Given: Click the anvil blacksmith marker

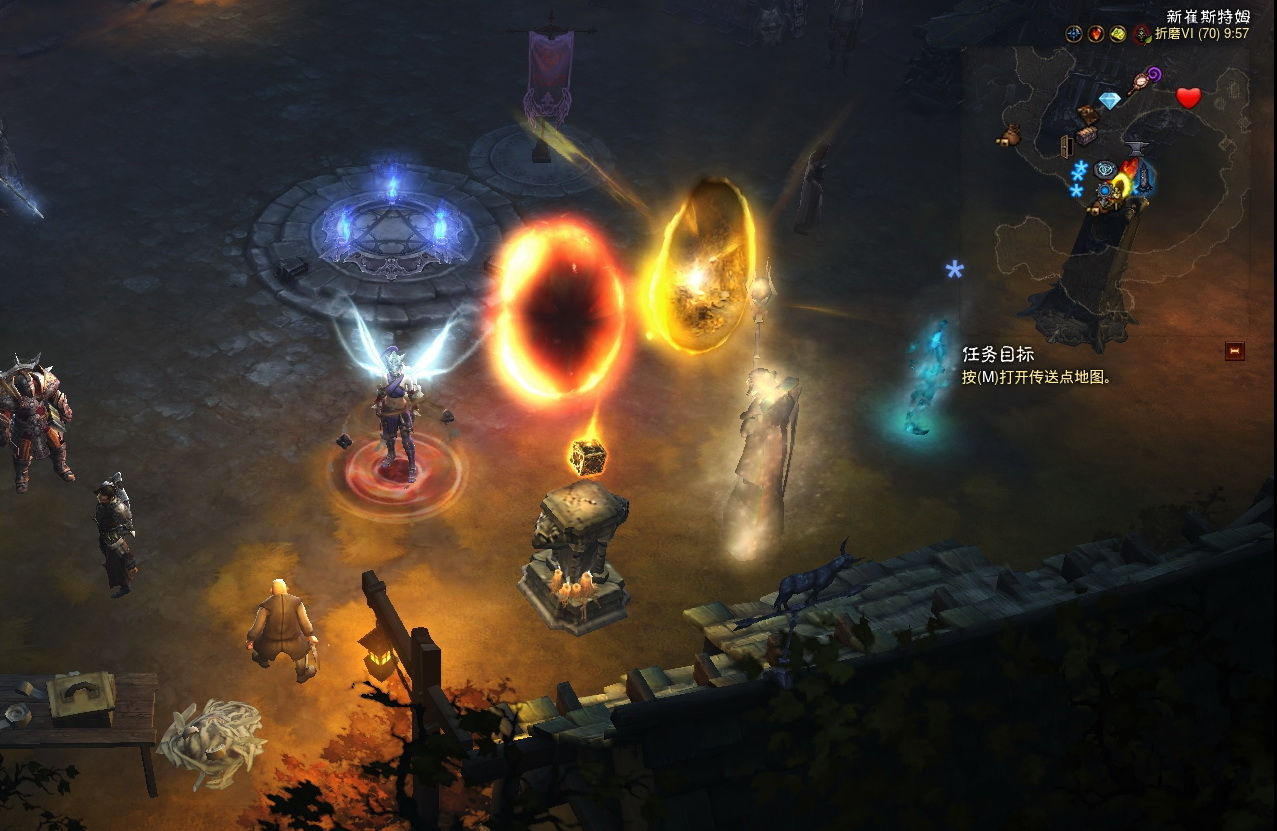Looking at the screenshot, I should pos(1136,148).
